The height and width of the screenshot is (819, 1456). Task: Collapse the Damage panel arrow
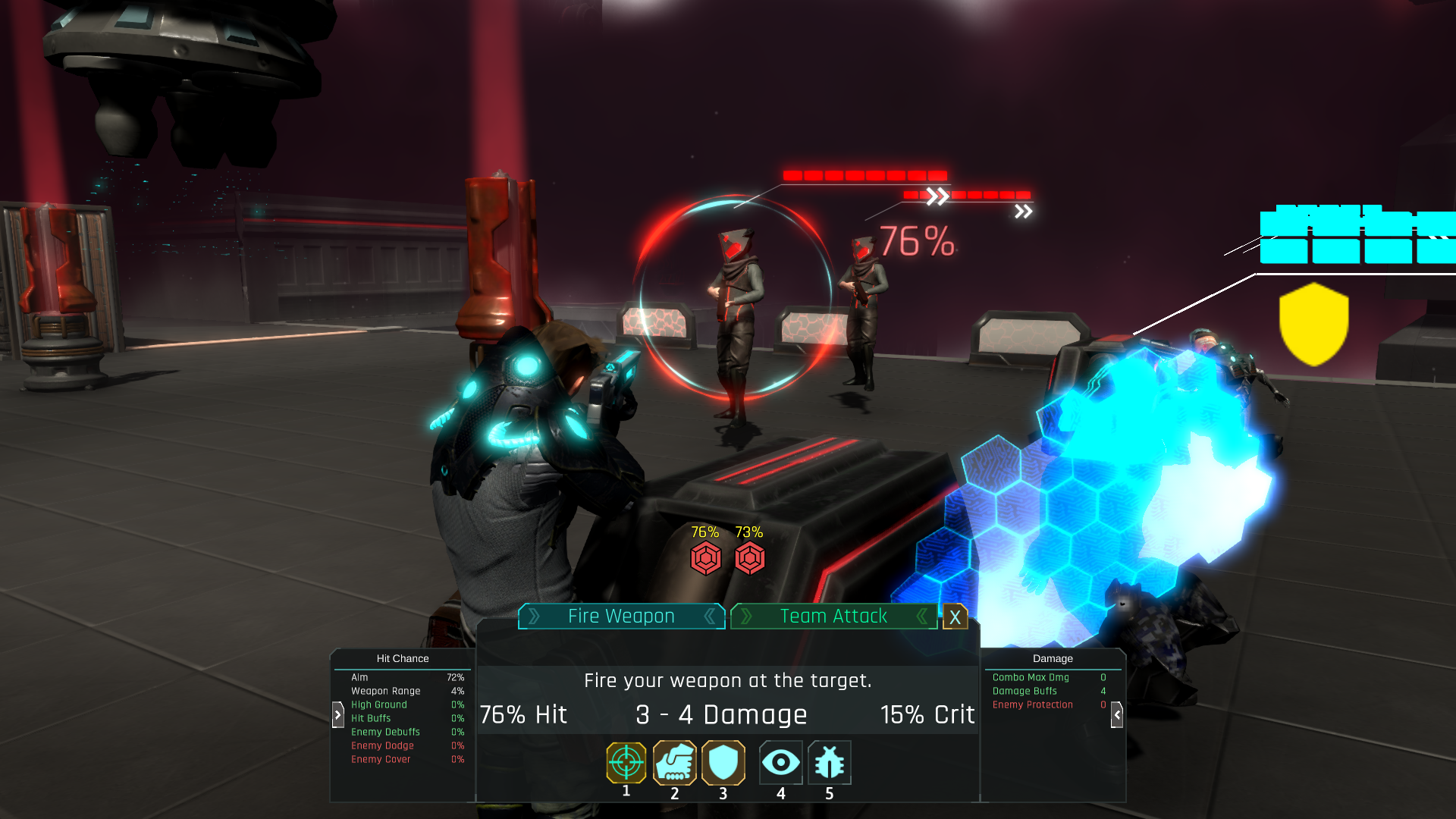point(1117,714)
